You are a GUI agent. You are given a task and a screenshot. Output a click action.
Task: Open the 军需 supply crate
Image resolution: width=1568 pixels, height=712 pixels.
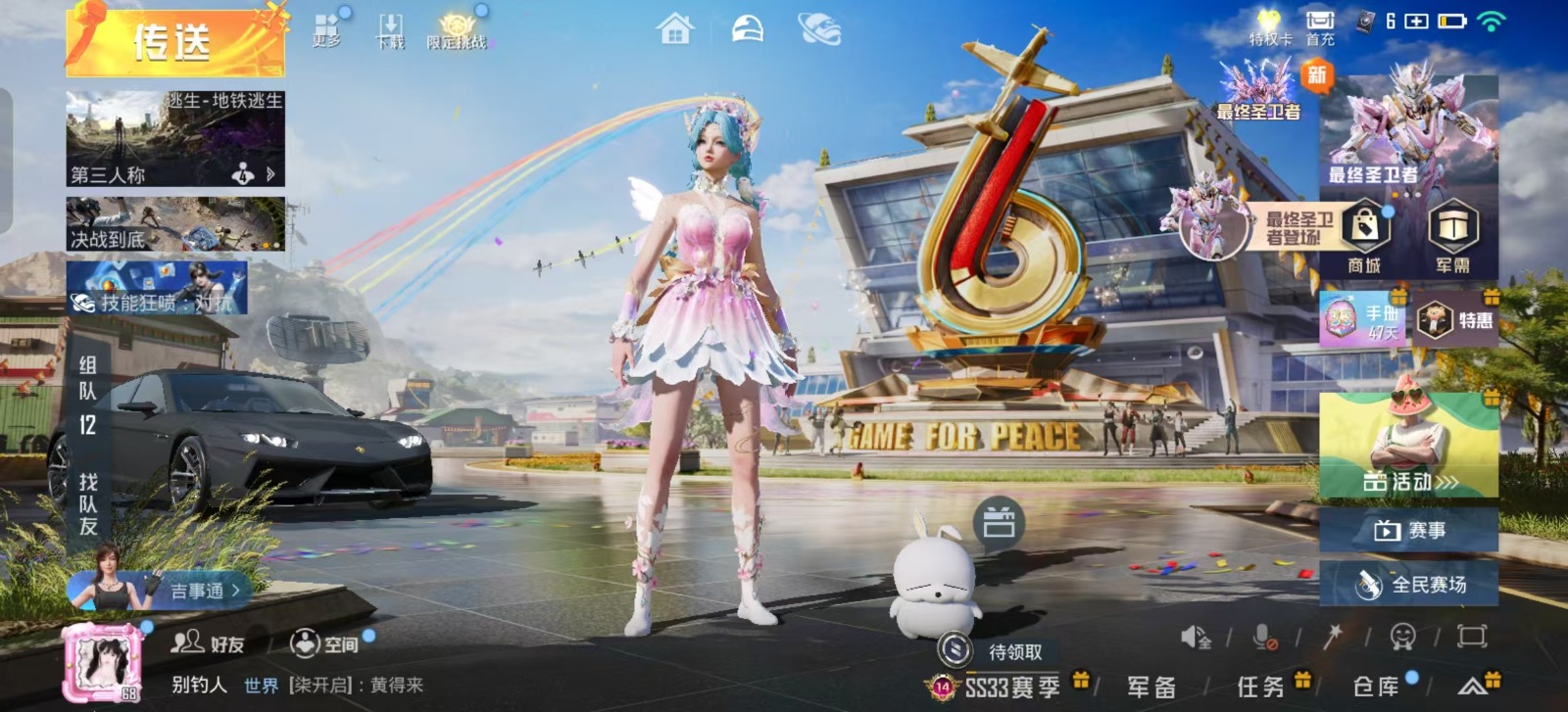(1452, 236)
